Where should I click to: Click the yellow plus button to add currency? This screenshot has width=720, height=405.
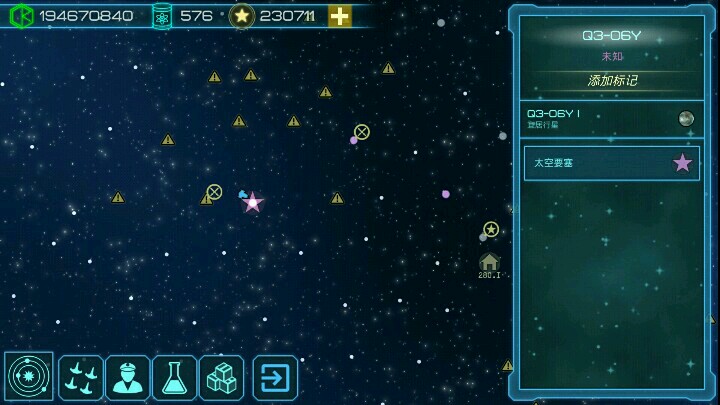pyautogui.click(x=340, y=16)
